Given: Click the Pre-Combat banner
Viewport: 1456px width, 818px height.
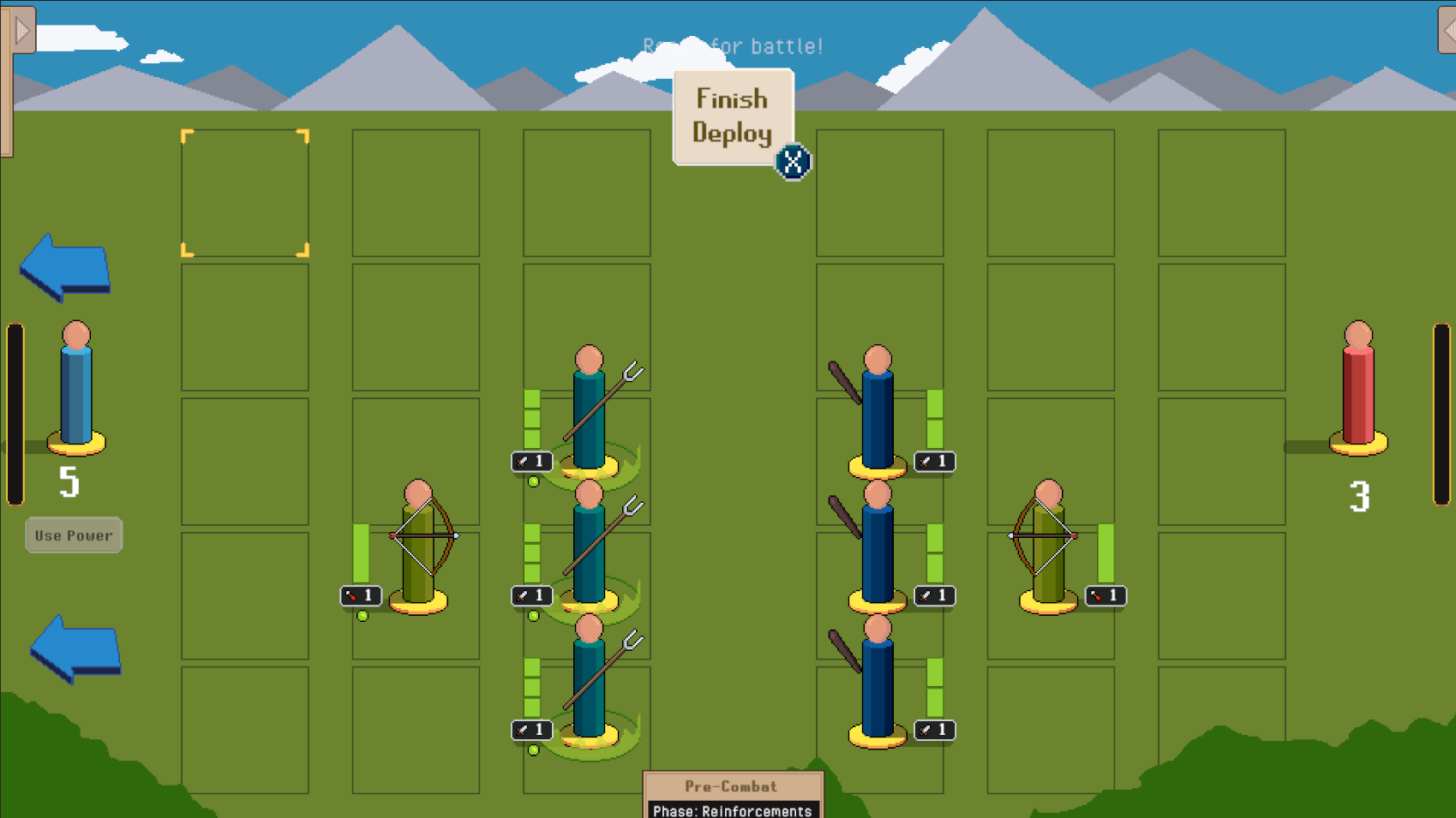Looking at the screenshot, I should (x=734, y=786).
